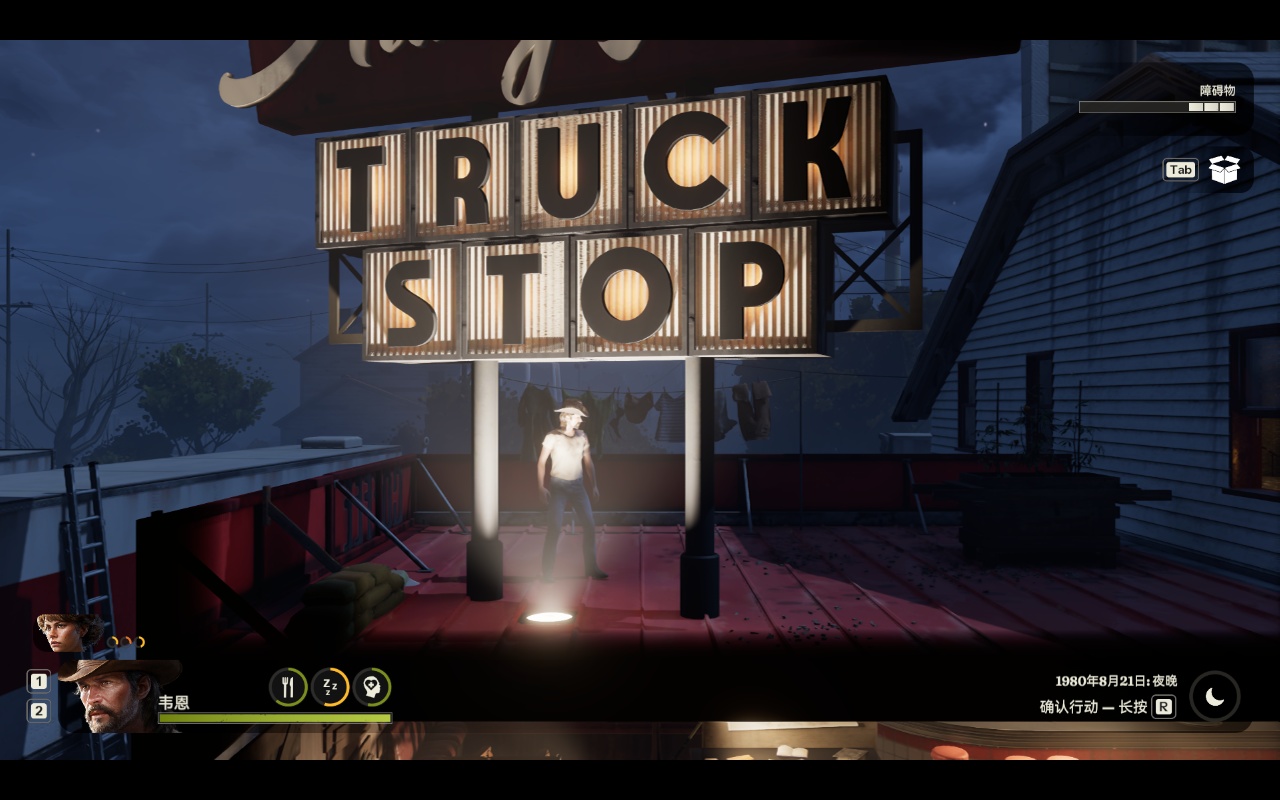Check the Zzz sleep status icon
This screenshot has height=800, width=1280.
[x=330, y=687]
